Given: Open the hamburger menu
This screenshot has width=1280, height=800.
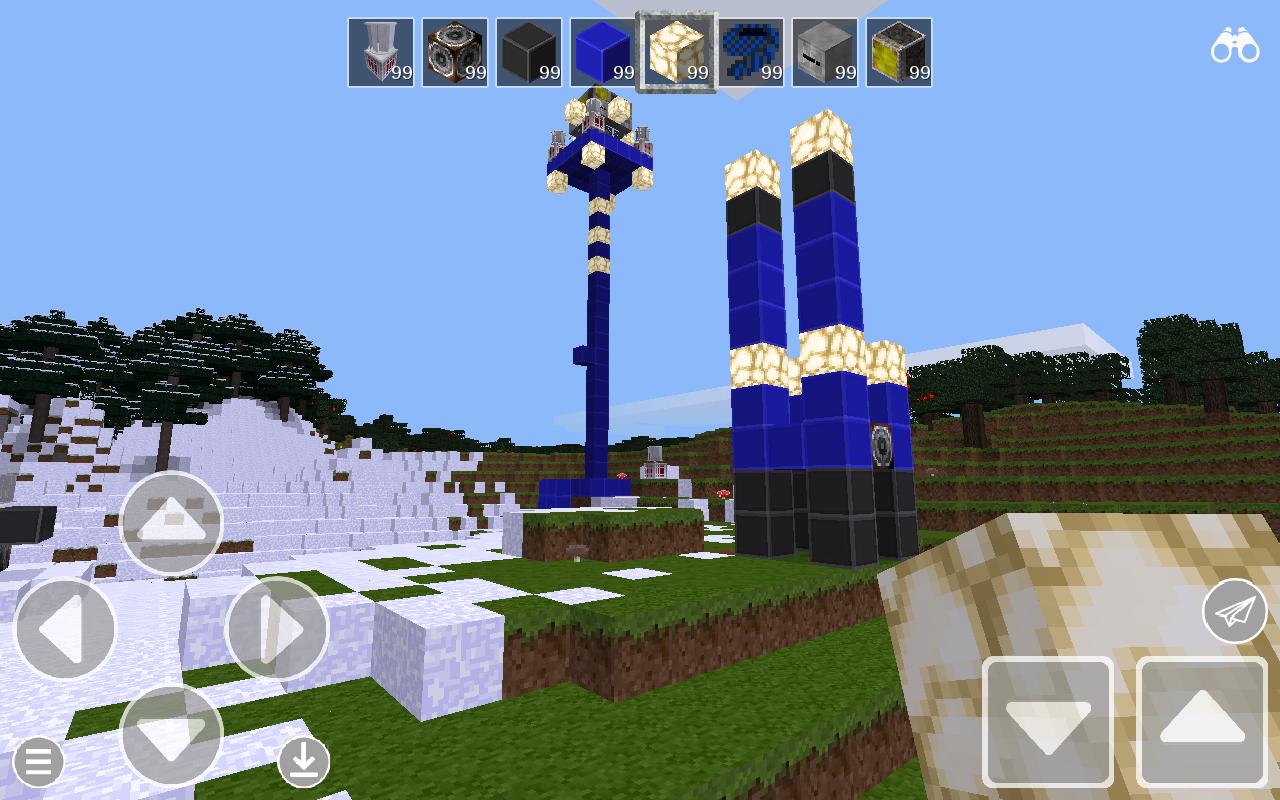Looking at the screenshot, I should coord(38,762).
